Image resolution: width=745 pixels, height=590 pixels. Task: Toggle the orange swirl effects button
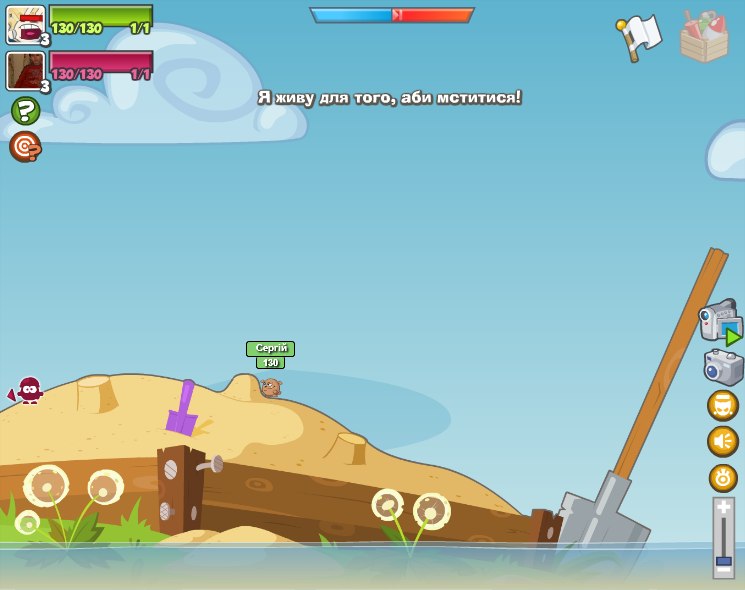723,477
